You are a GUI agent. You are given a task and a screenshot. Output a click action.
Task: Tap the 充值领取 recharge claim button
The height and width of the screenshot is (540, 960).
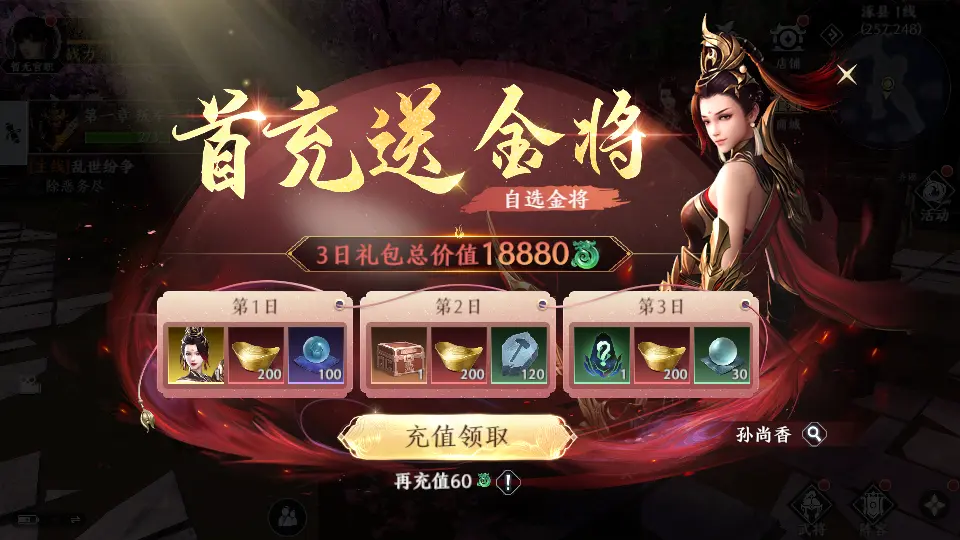[x=457, y=437]
